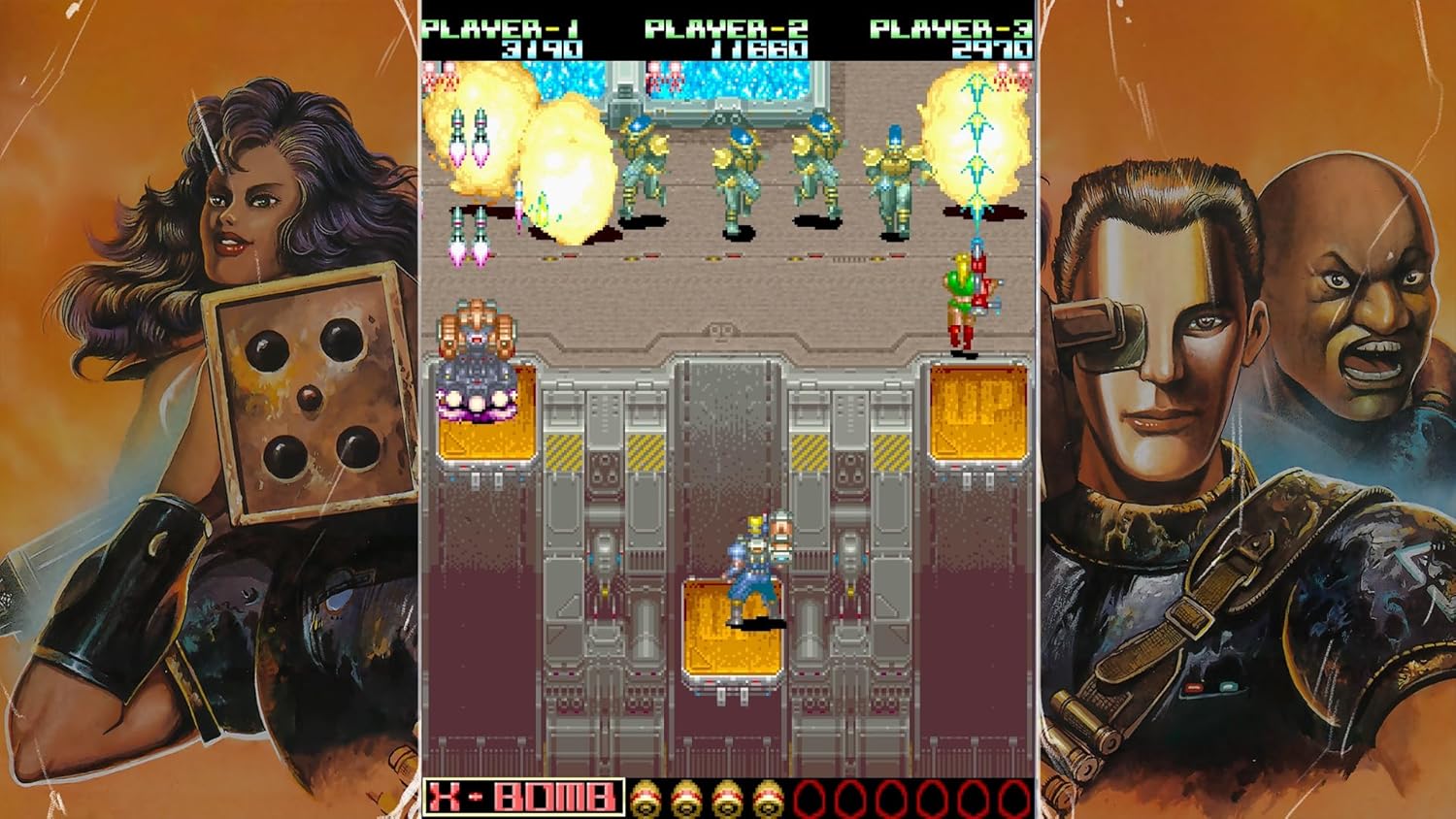Toggle the first empty red bomb slot outline
This screenshot has height=819, width=1456.
[x=811, y=800]
